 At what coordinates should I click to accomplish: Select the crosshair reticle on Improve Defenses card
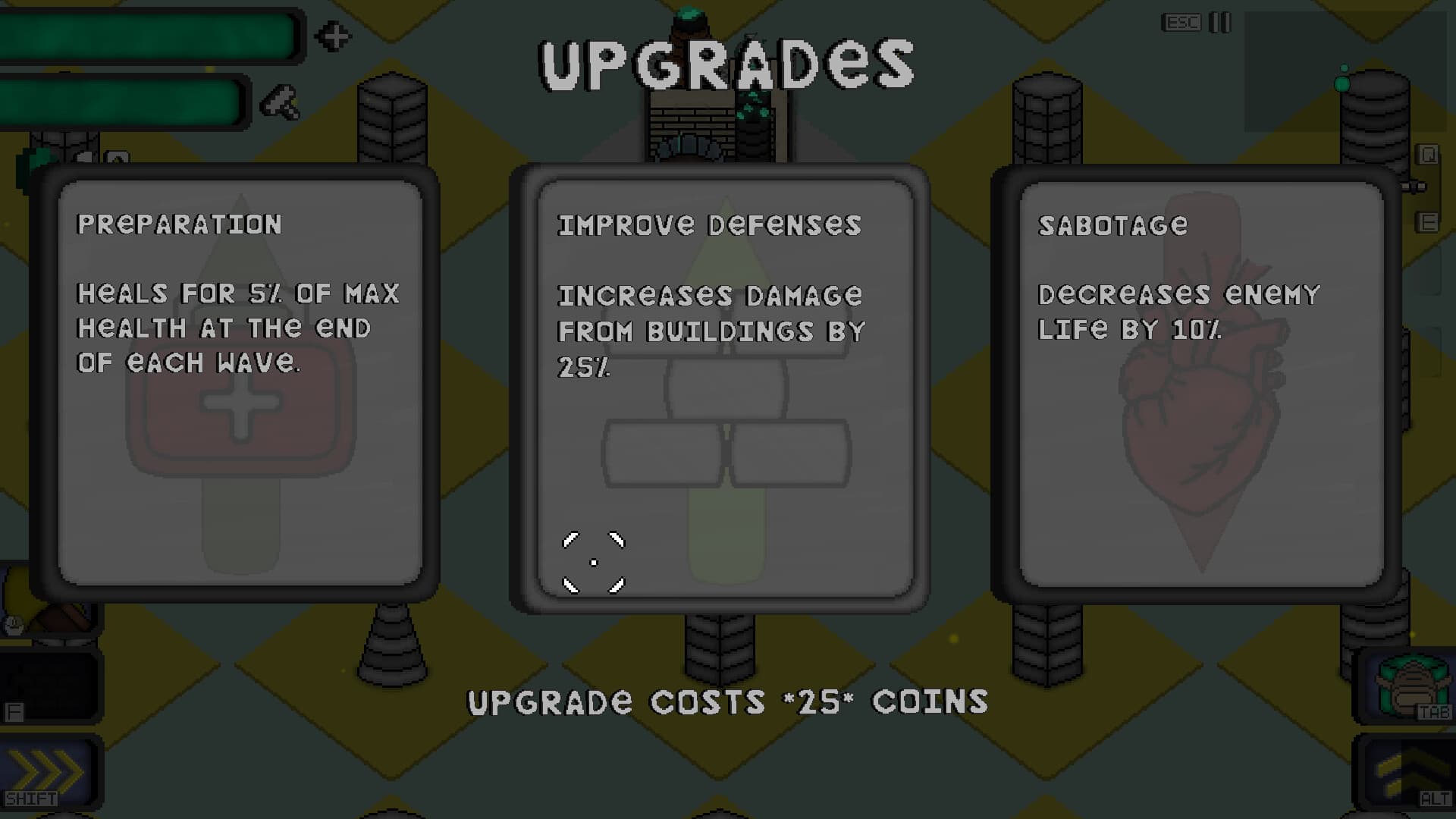point(593,562)
